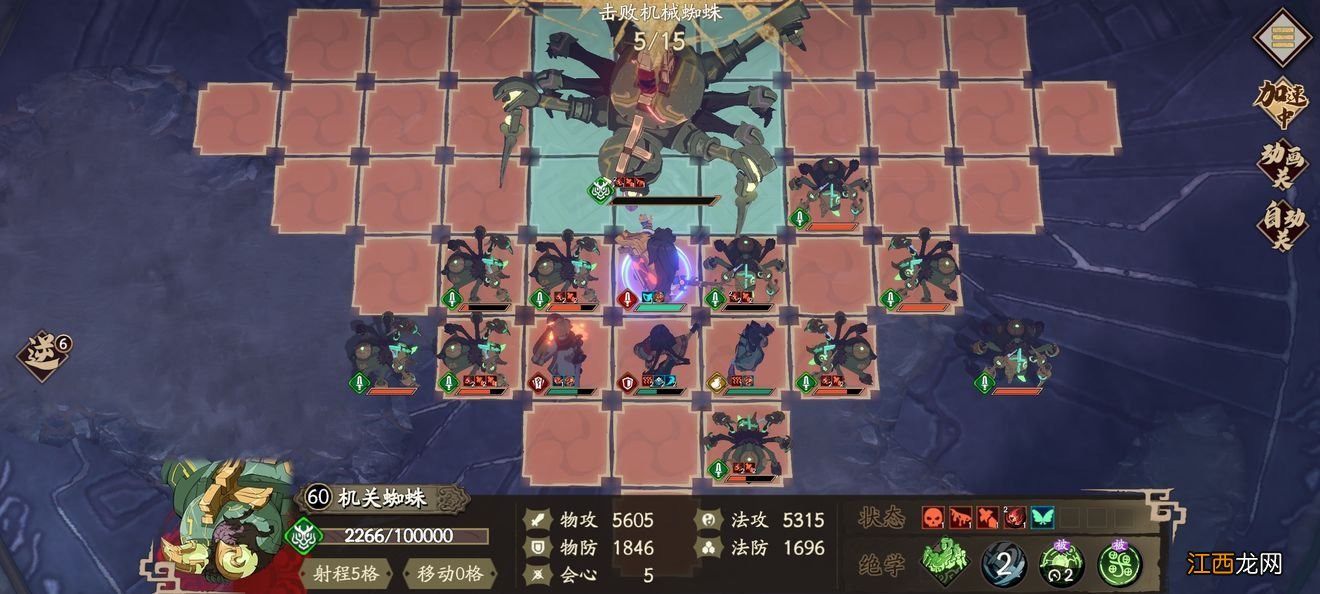
Task: Toggle the 动画 animation setting
Action: pos(1281,165)
